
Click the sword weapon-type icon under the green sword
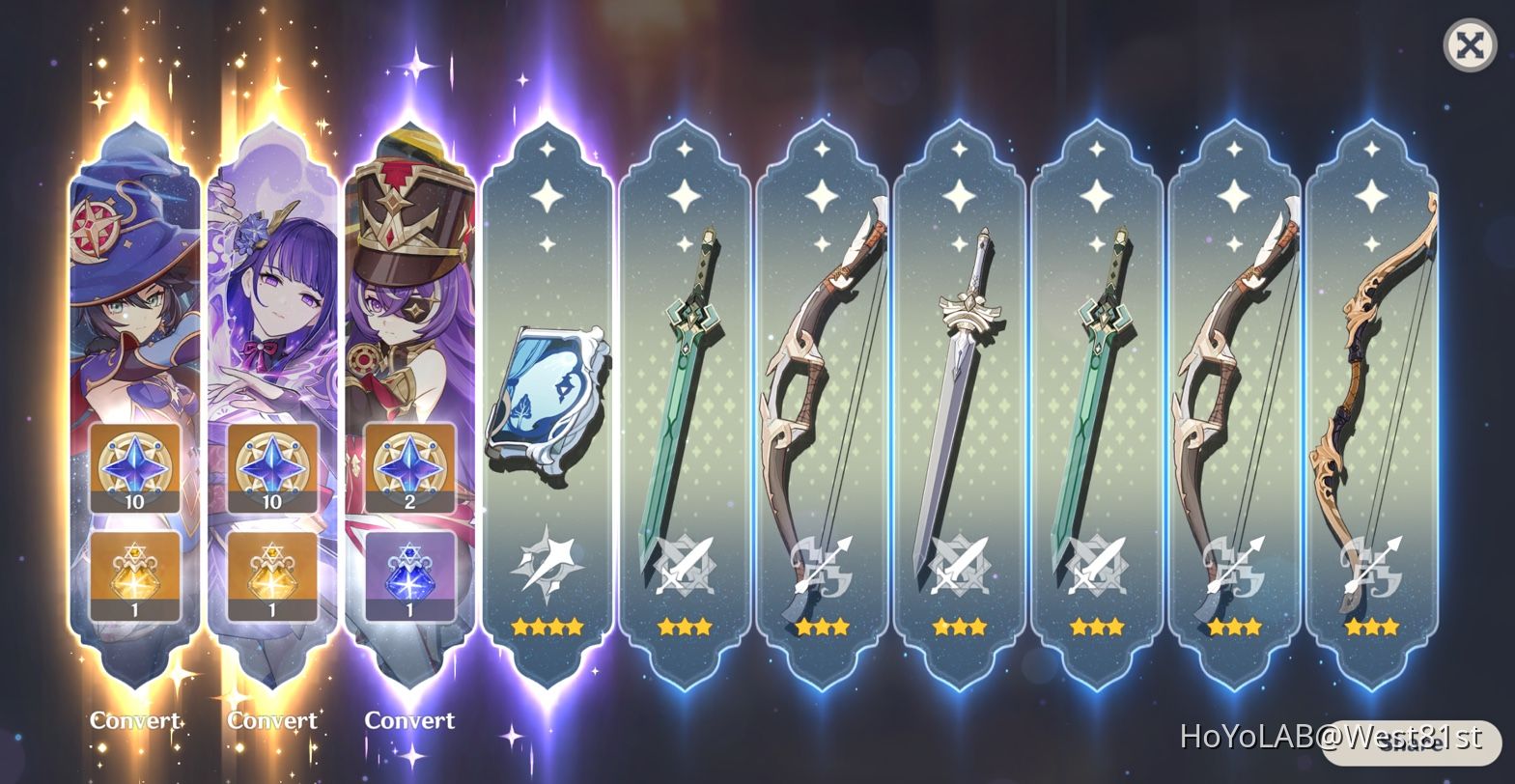pyautogui.click(x=685, y=566)
